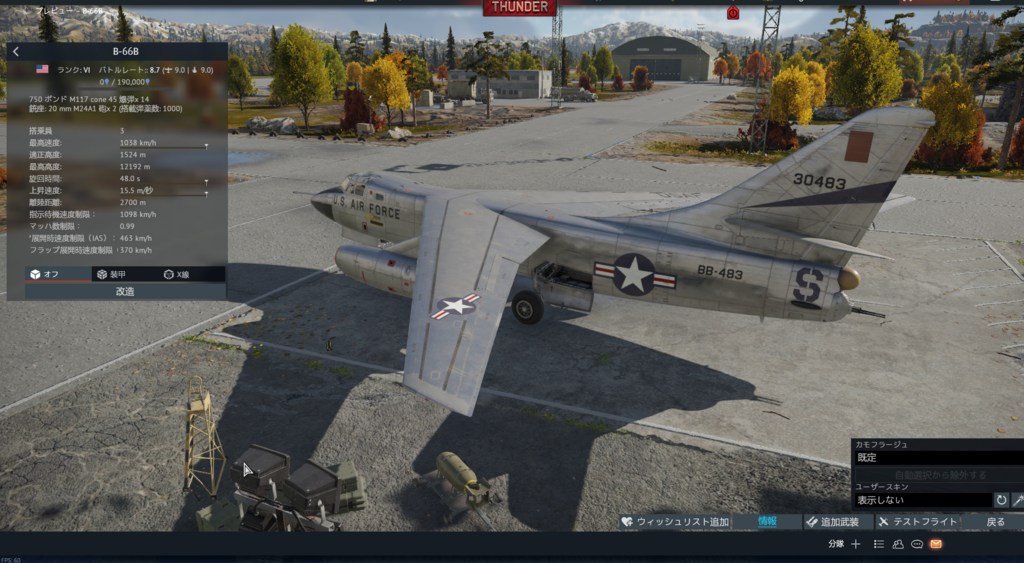
Task: Start a テストフライト test flight
Action: (916, 522)
